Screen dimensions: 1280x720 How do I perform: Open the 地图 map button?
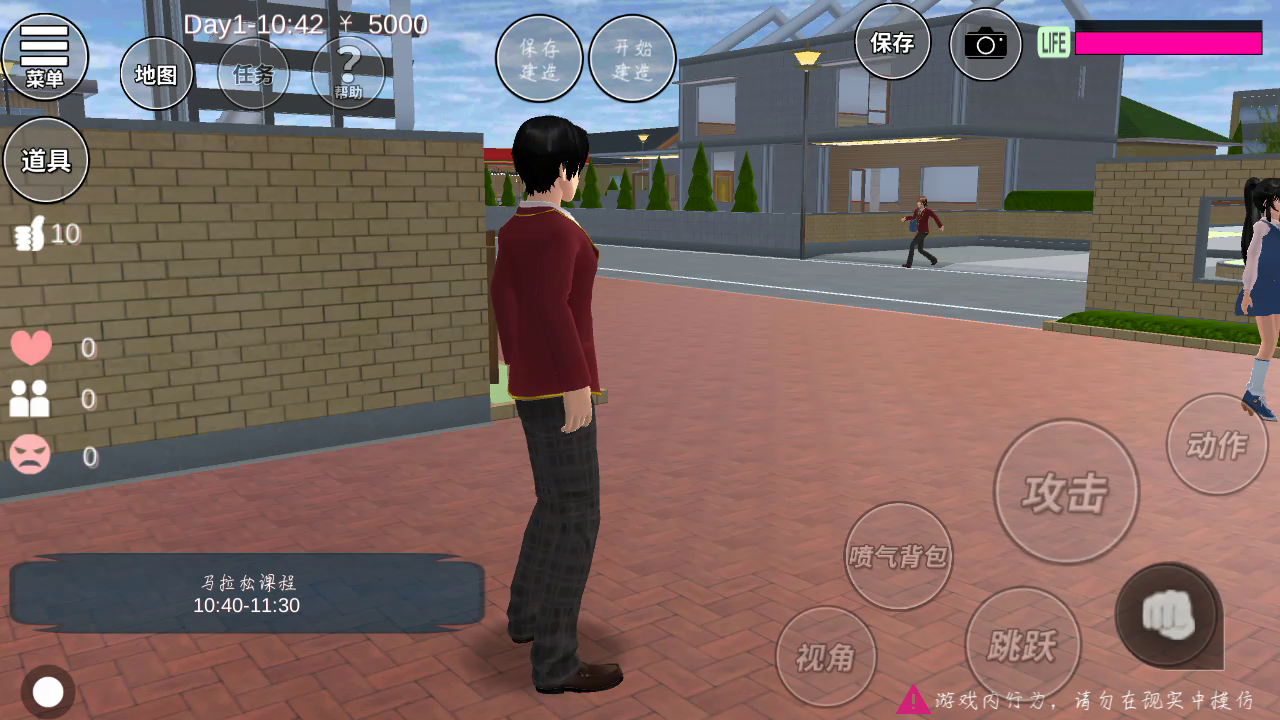pyautogui.click(x=156, y=74)
